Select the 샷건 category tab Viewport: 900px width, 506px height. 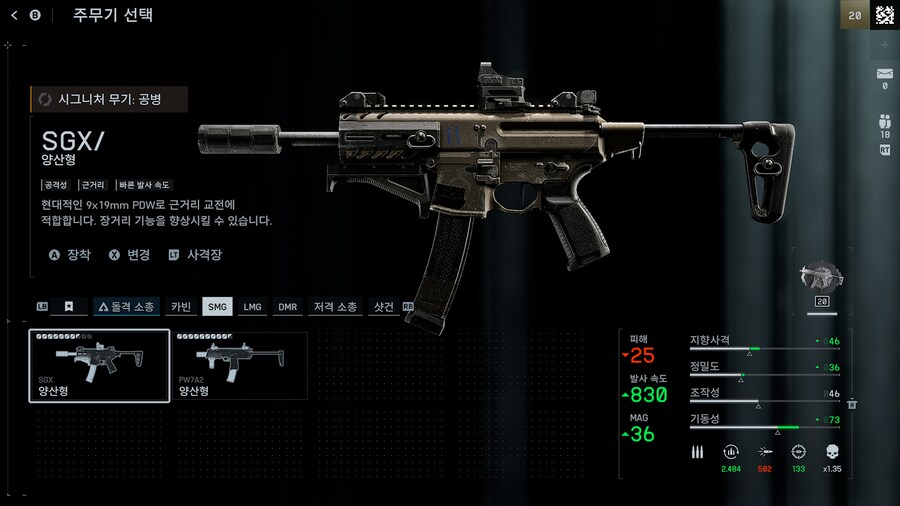tap(383, 307)
